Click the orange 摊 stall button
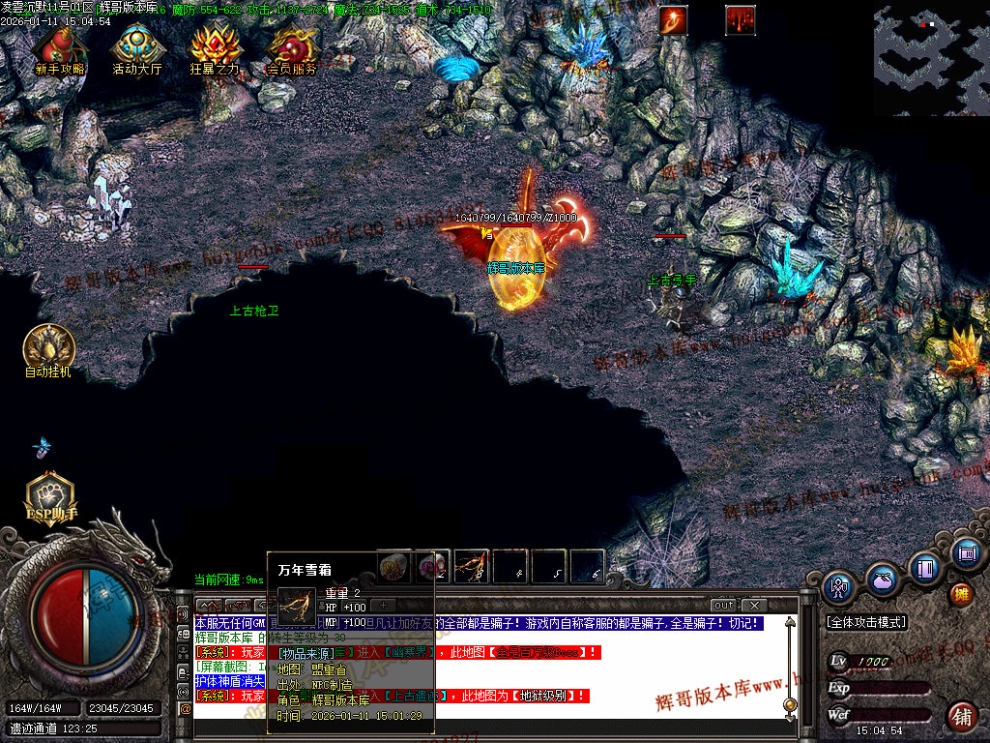 click(x=960, y=595)
